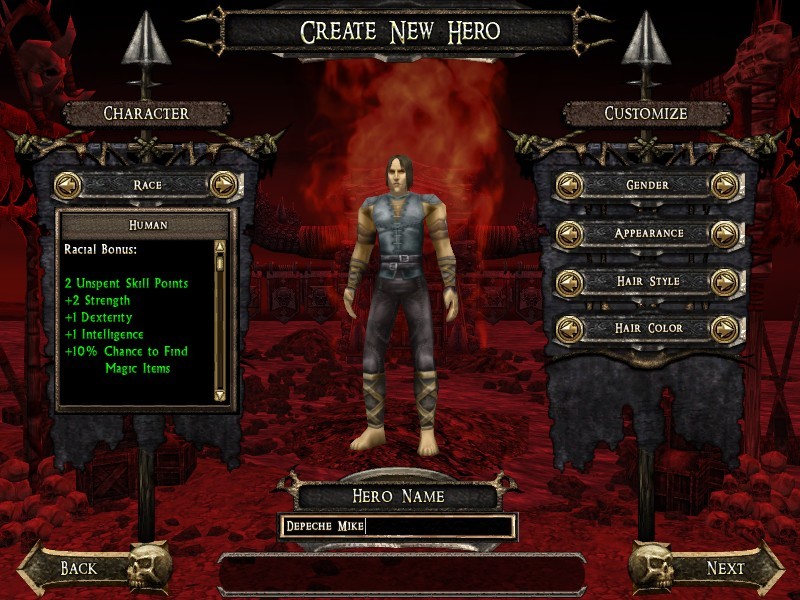Pick the next Hair Color
Image resolution: width=800 pixels, height=600 pixels.
(x=725, y=329)
